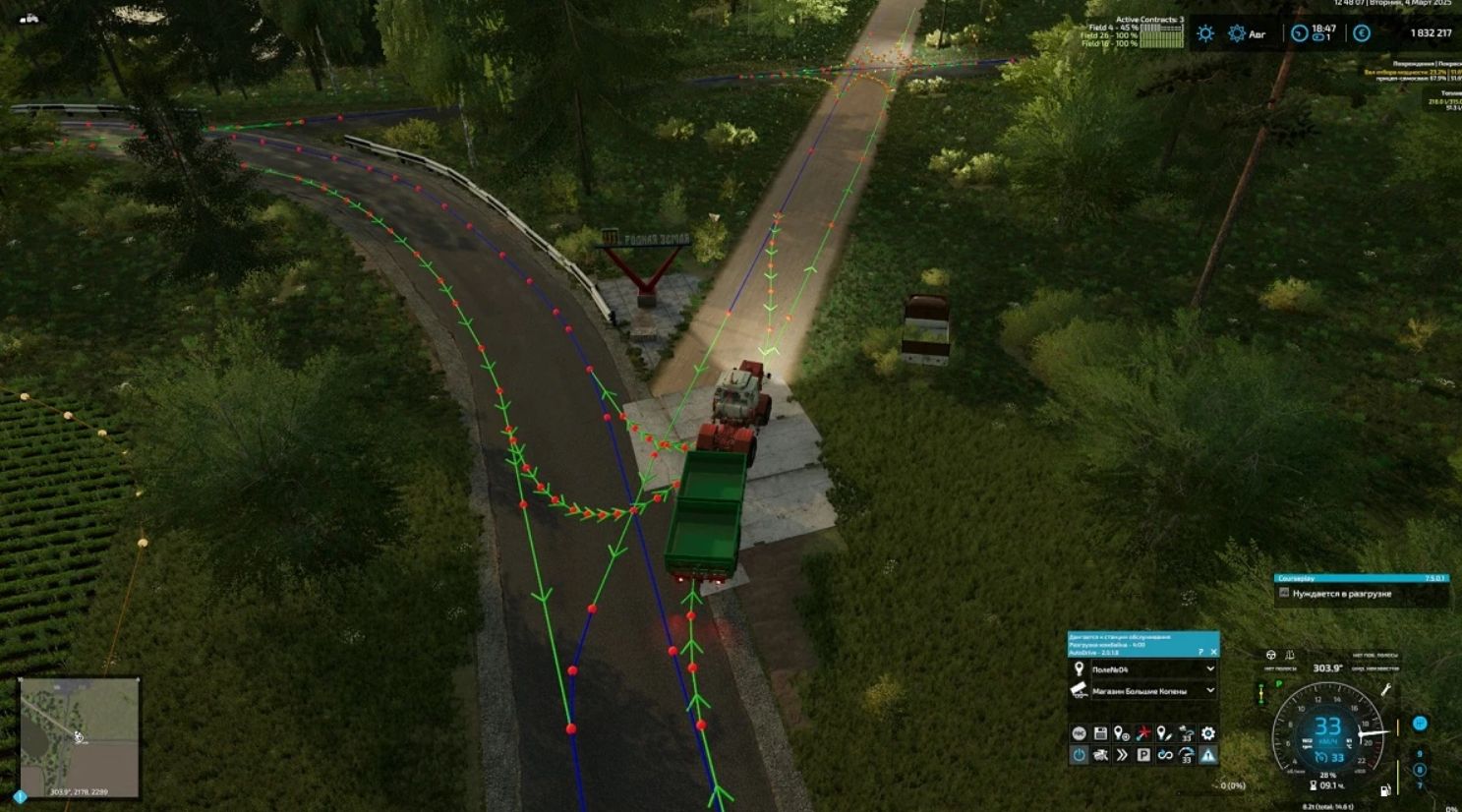
Task: Close the AutoDrive panel with the X
Action: 1213,652
